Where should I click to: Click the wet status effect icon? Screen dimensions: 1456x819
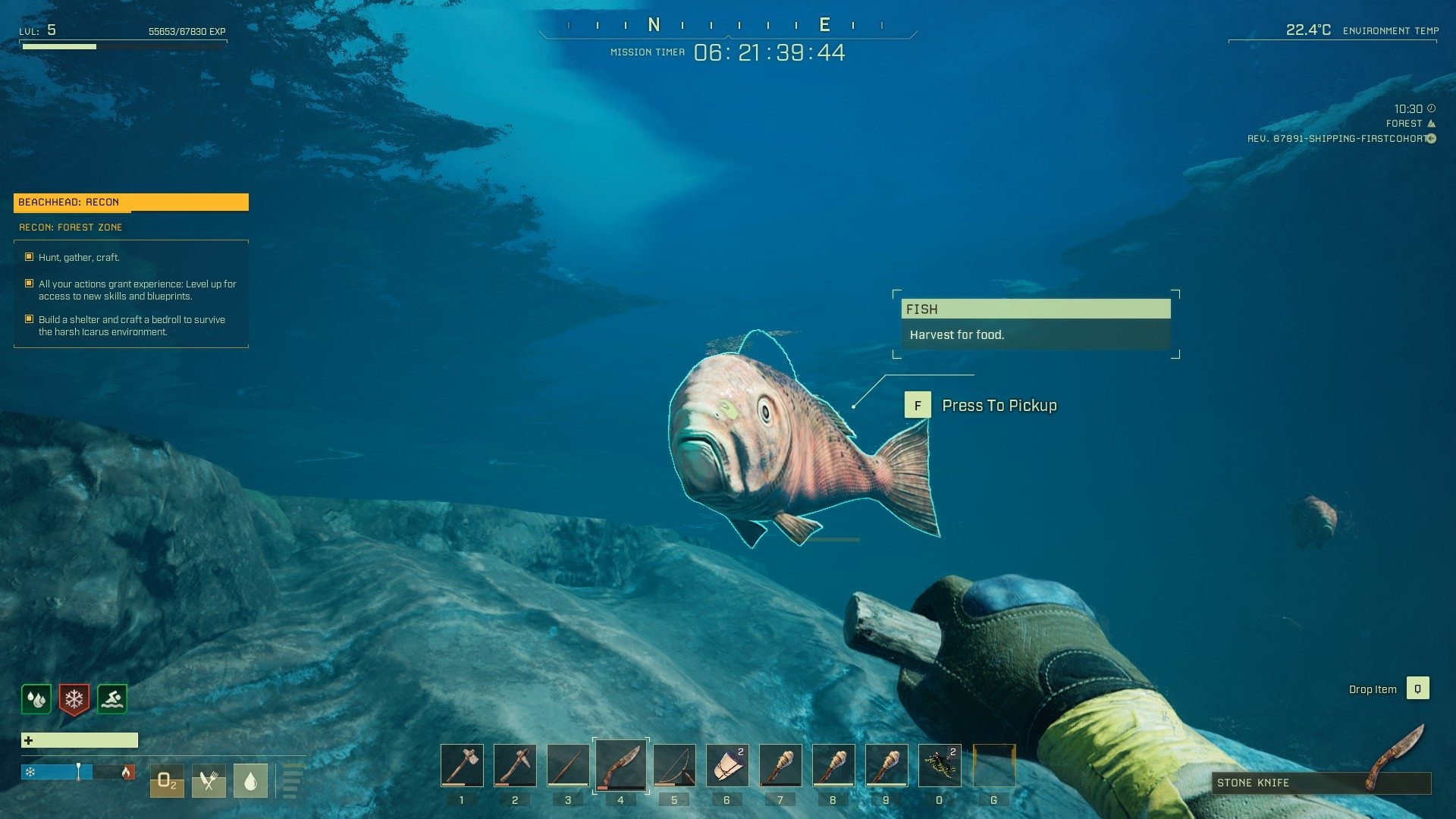[x=36, y=699]
